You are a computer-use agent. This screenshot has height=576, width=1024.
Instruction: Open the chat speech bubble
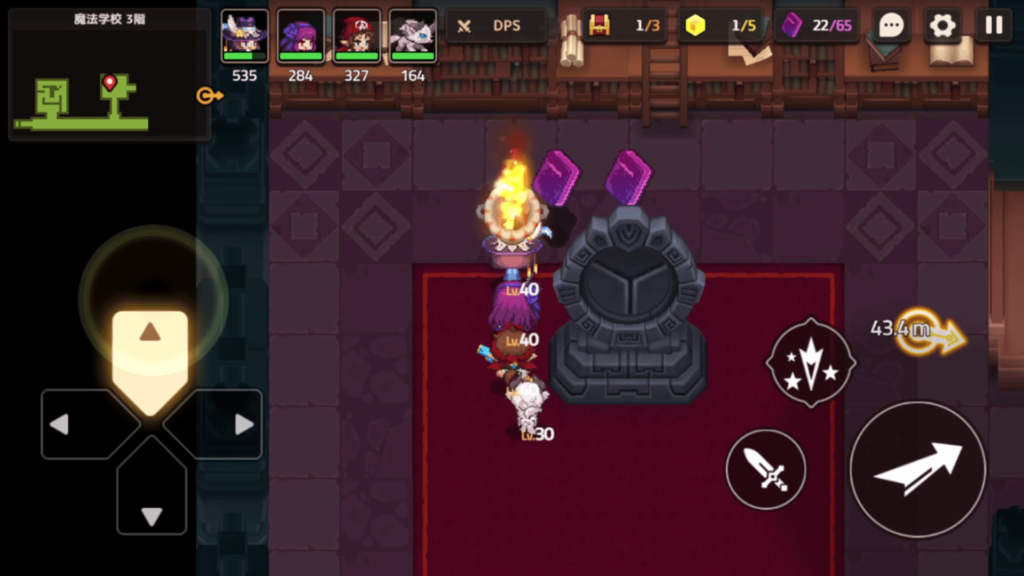[x=889, y=26]
